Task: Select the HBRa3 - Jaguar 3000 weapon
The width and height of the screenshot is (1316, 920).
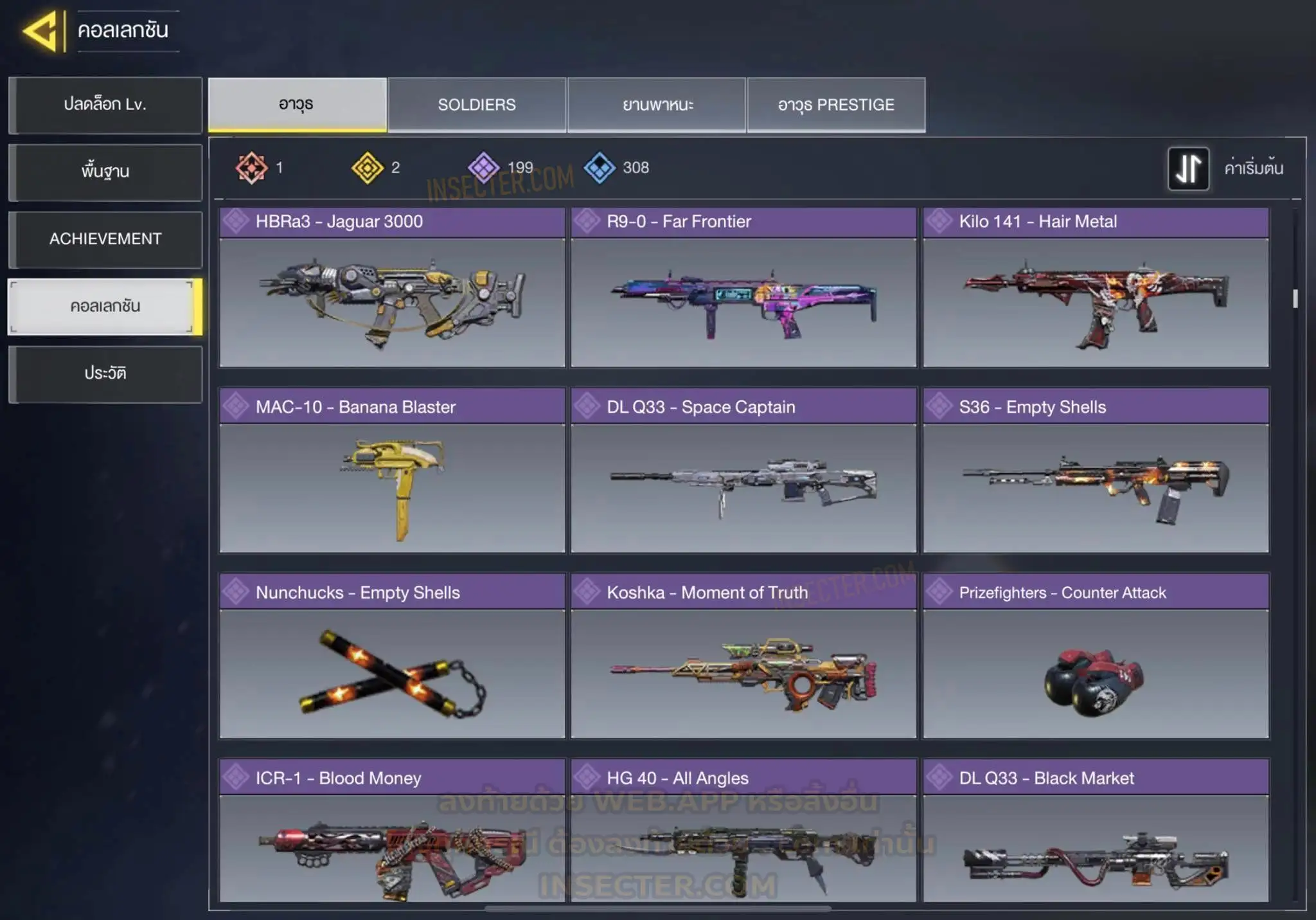Action: click(392, 287)
